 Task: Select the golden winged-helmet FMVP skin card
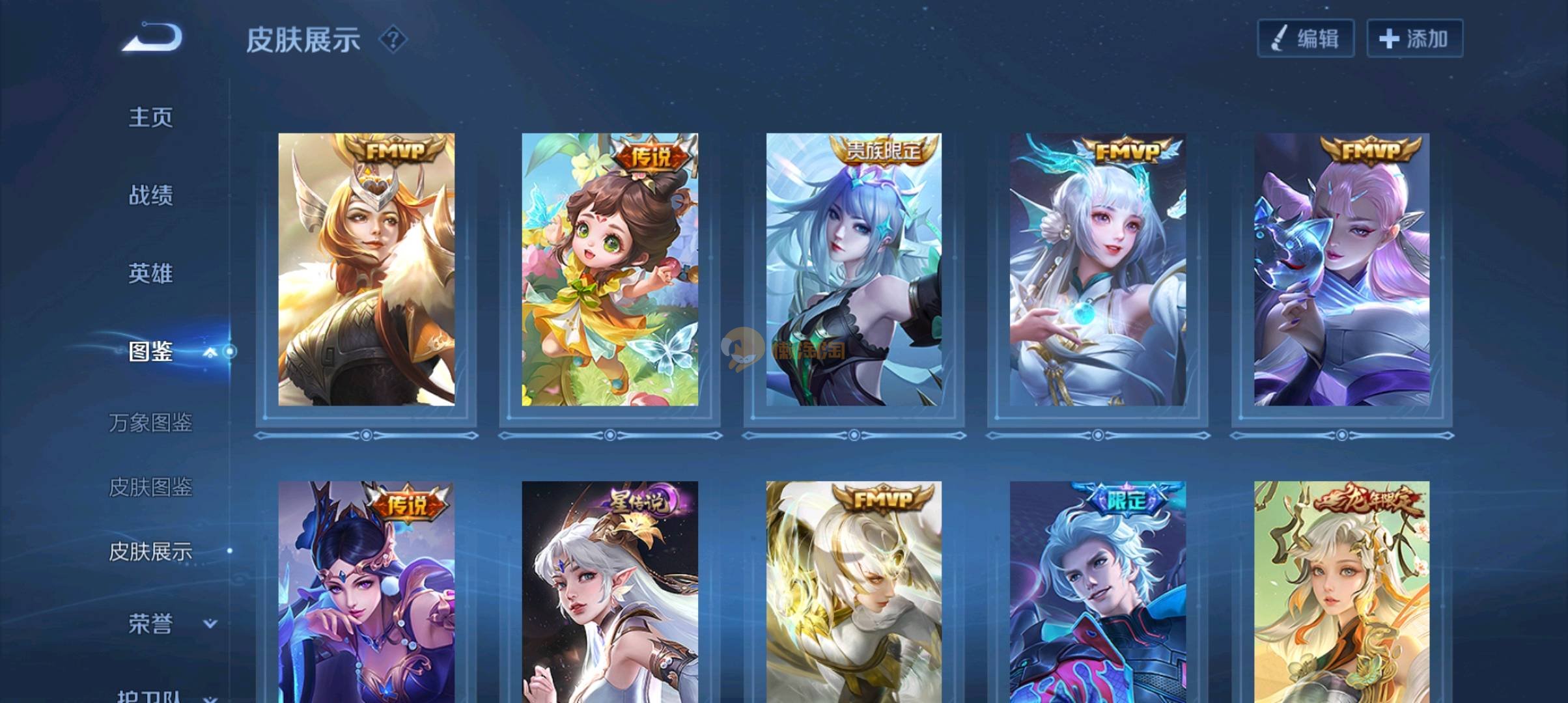[366, 269]
